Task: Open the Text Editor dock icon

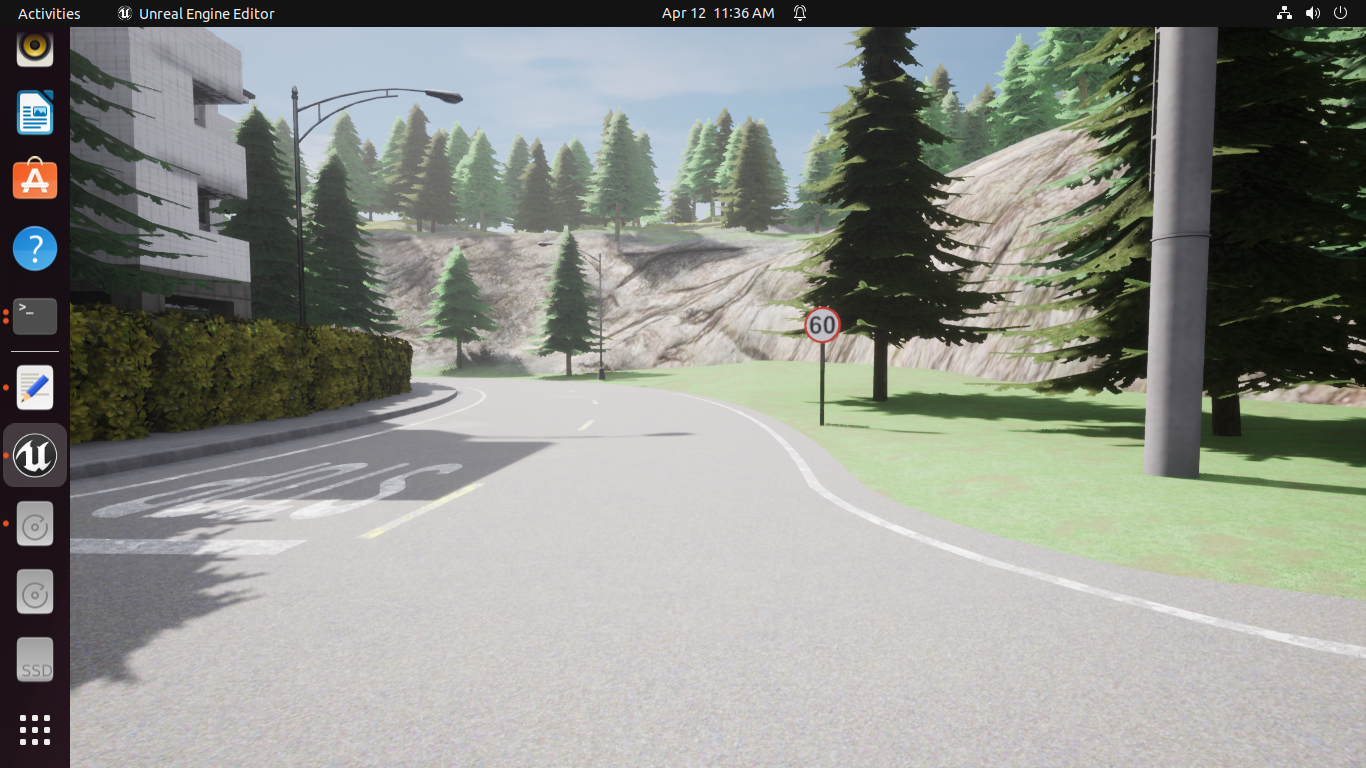Action: (x=34, y=387)
